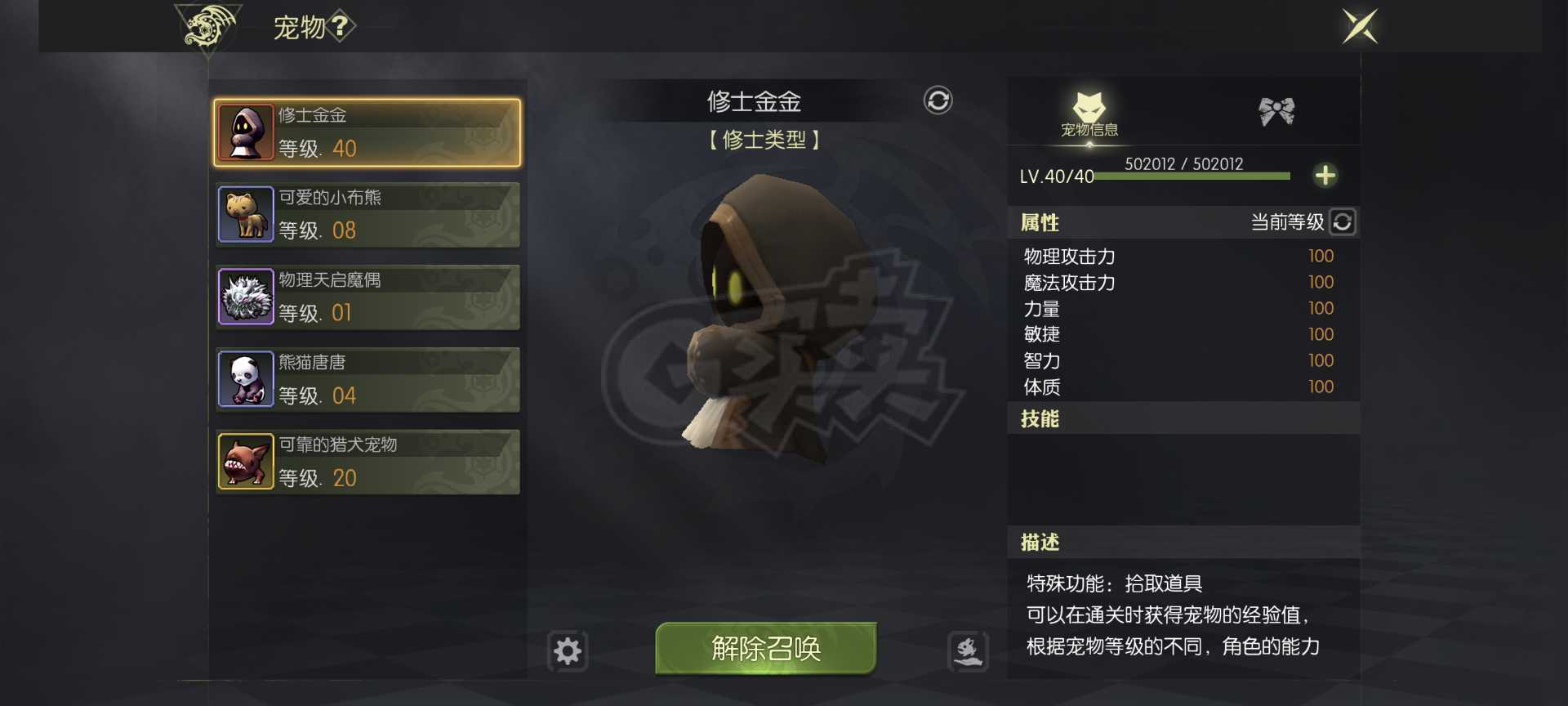Expand the 技能 skills section
This screenshot has height=706, width=1568.
pos(1039,418)
